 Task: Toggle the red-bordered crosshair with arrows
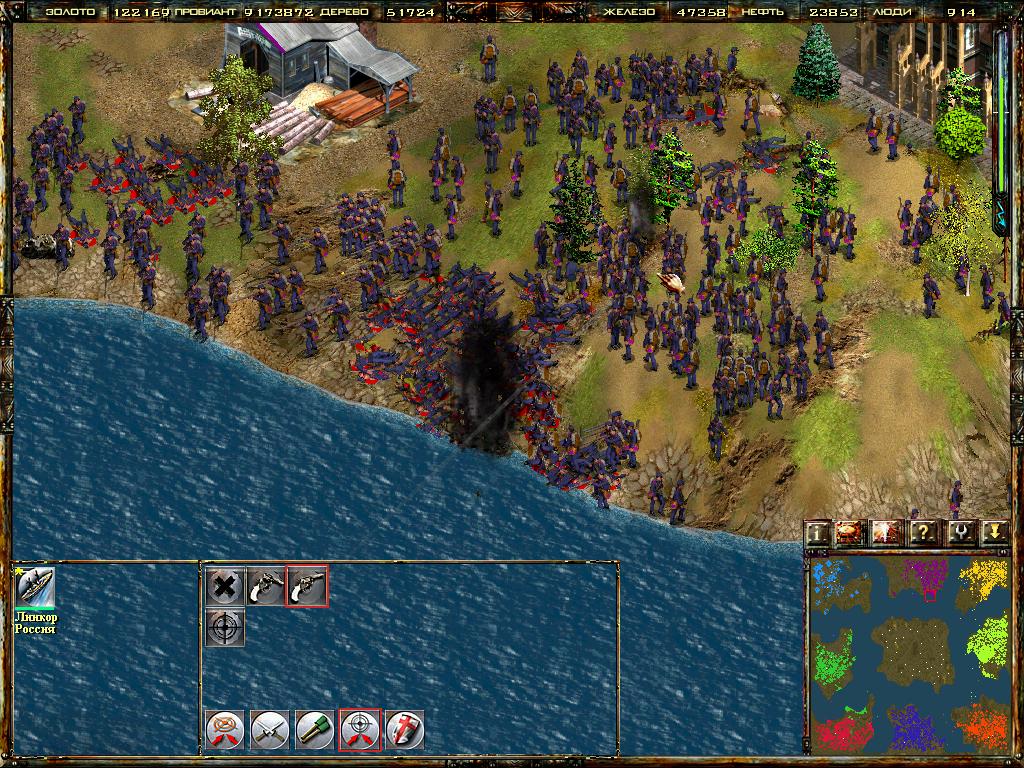(360, 729)
